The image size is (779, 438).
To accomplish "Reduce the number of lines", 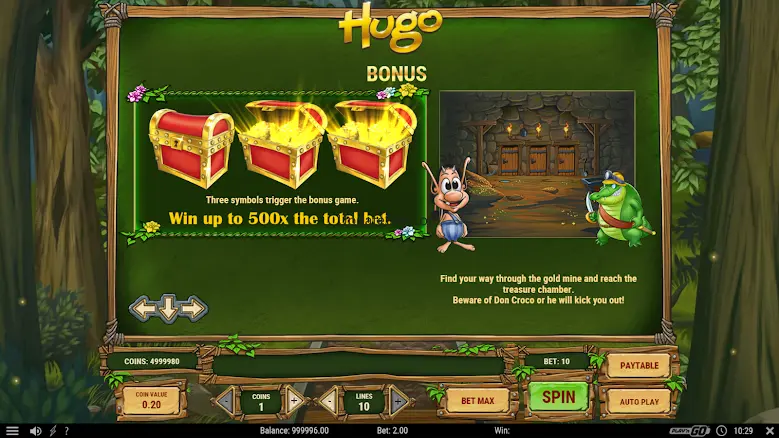I will [x=328, y=402].
